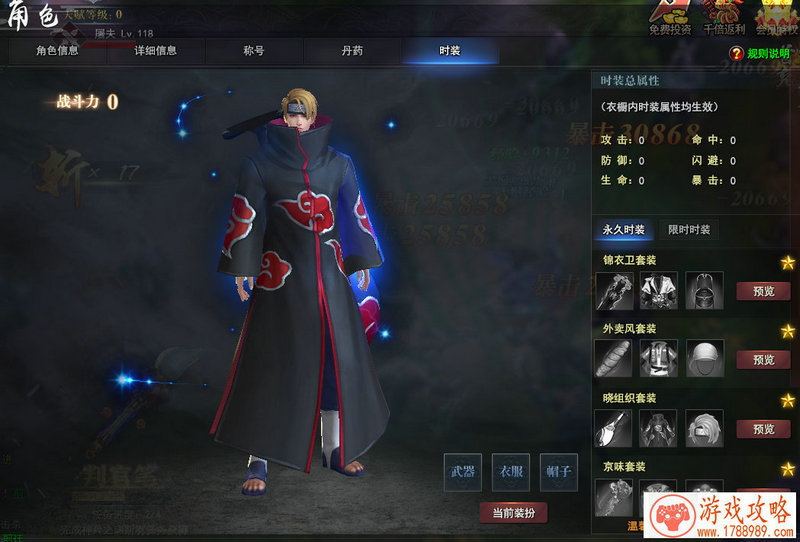This screenshot has height=542, width=800.
Task: Pick the 晓组织 robe item icon
Action: pyautogui.click(x=659, y=428)
